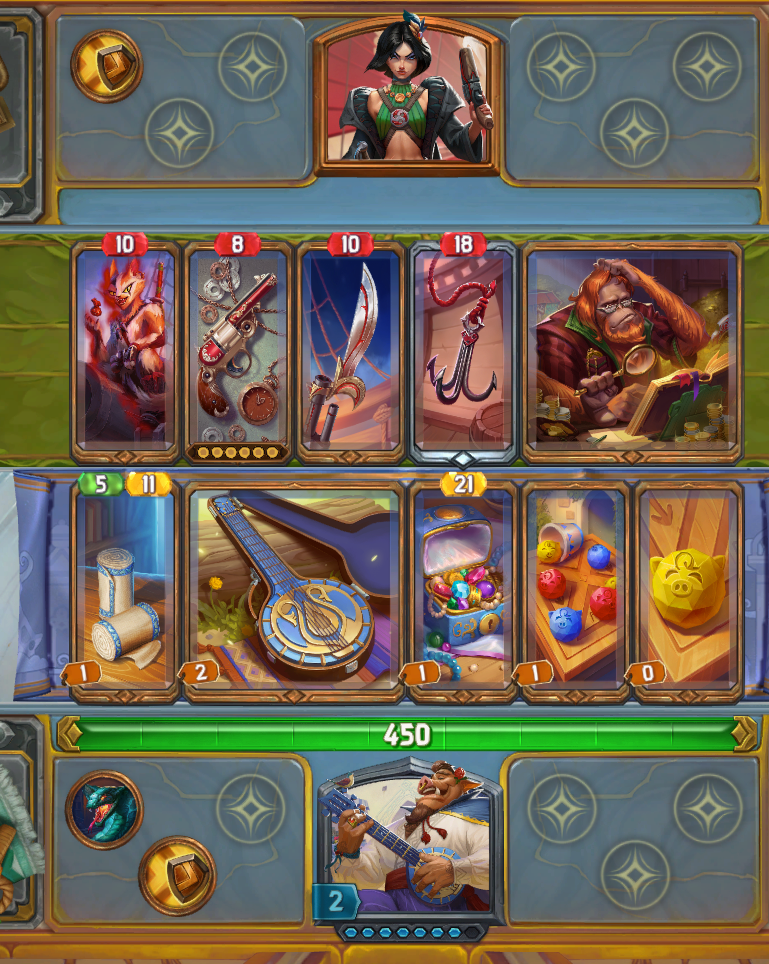
Task: Choose the curved cutlass sword card
Action: 350,350
